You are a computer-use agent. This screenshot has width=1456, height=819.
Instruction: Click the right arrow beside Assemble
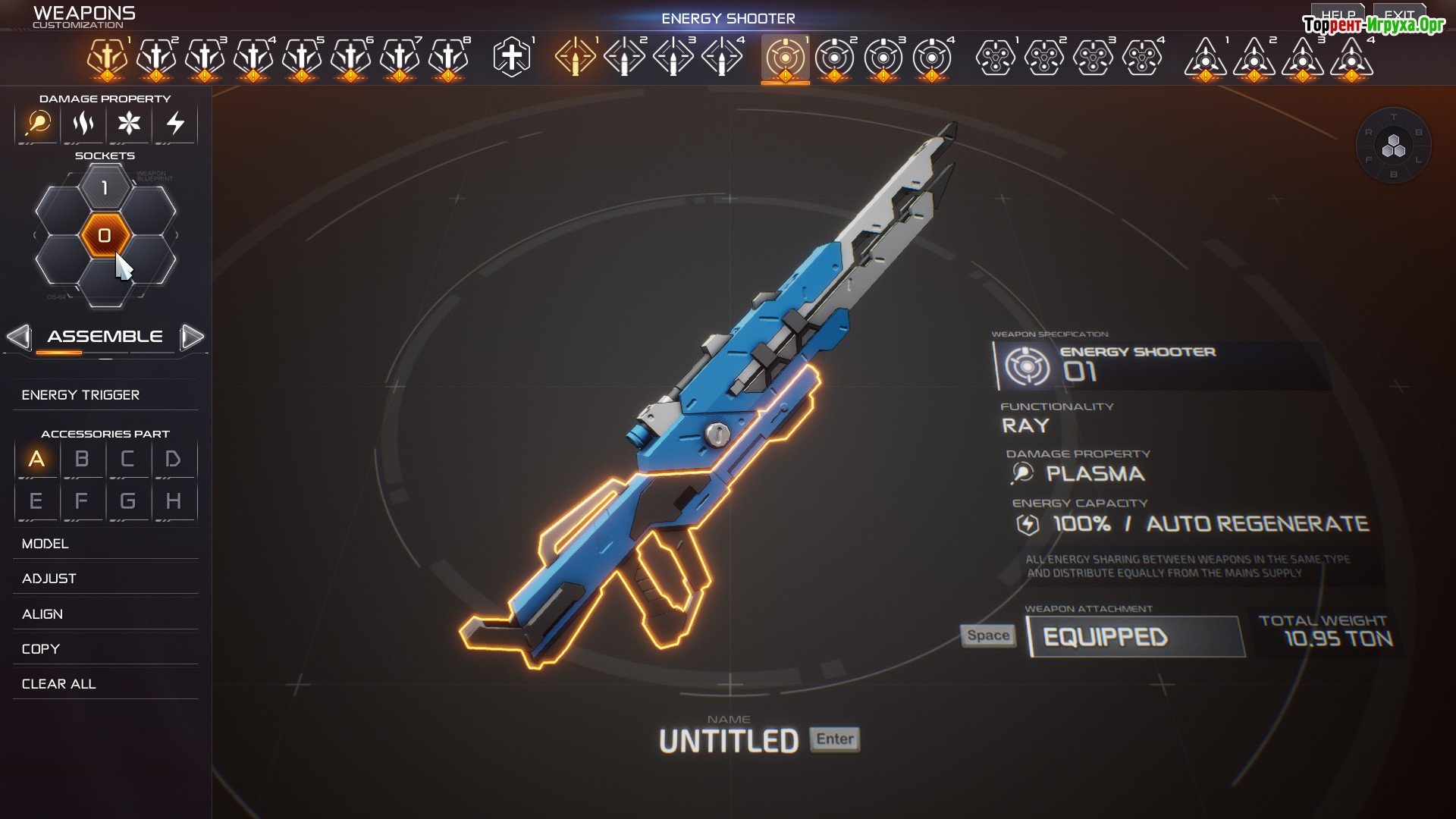[x=193, y=337]
